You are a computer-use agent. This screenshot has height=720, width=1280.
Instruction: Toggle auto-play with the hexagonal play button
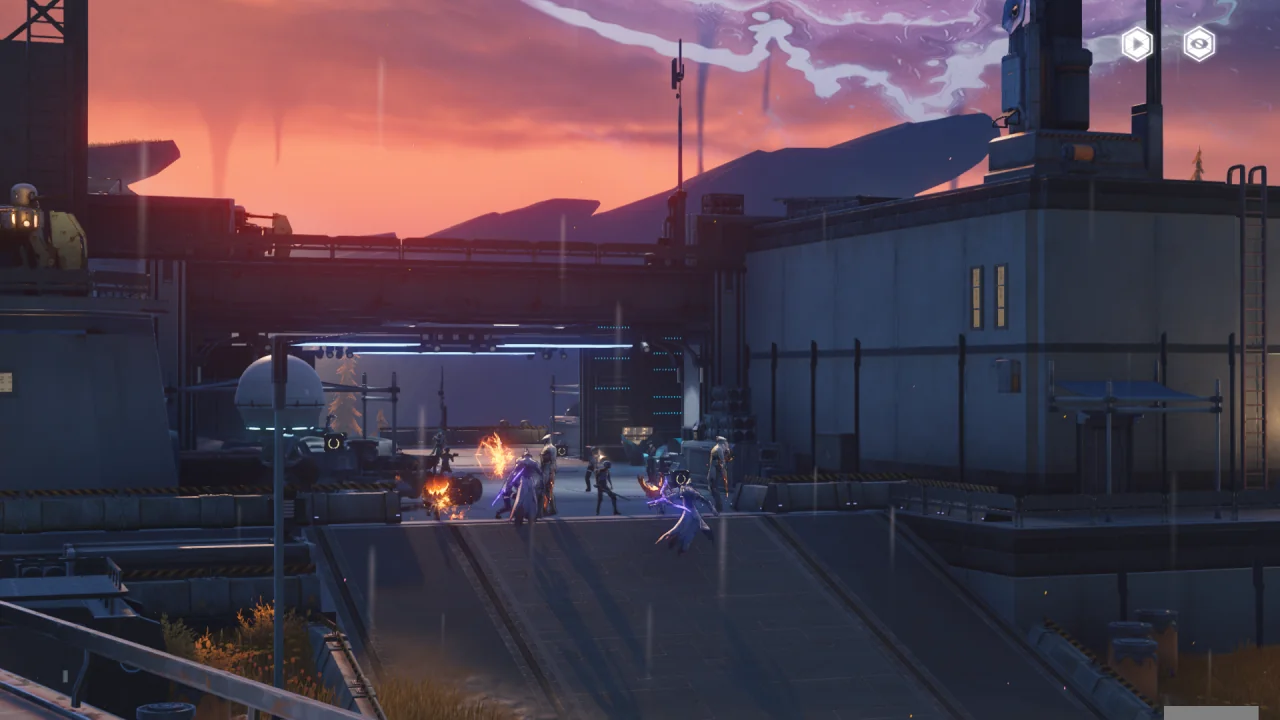[1137, 44]
